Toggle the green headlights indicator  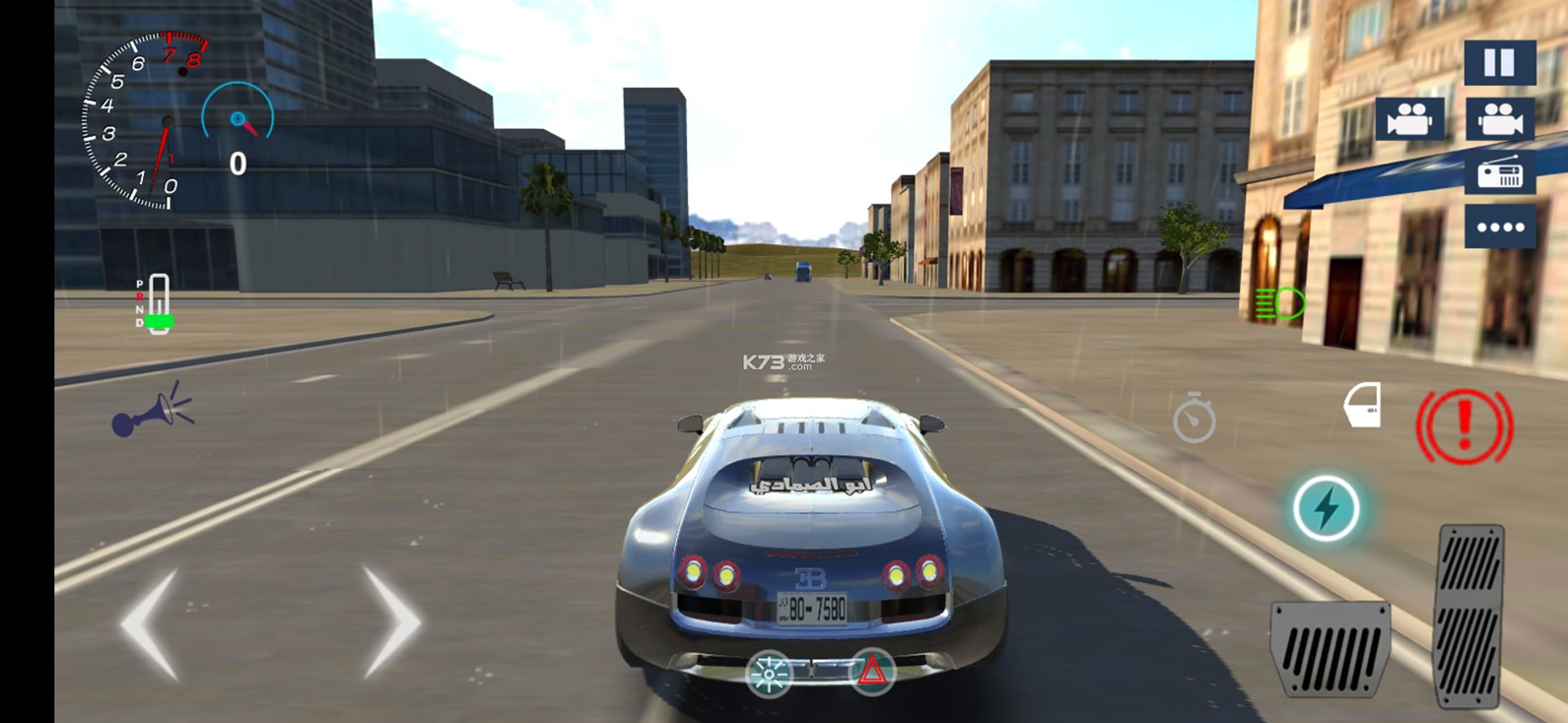(x=1280, y=303)
